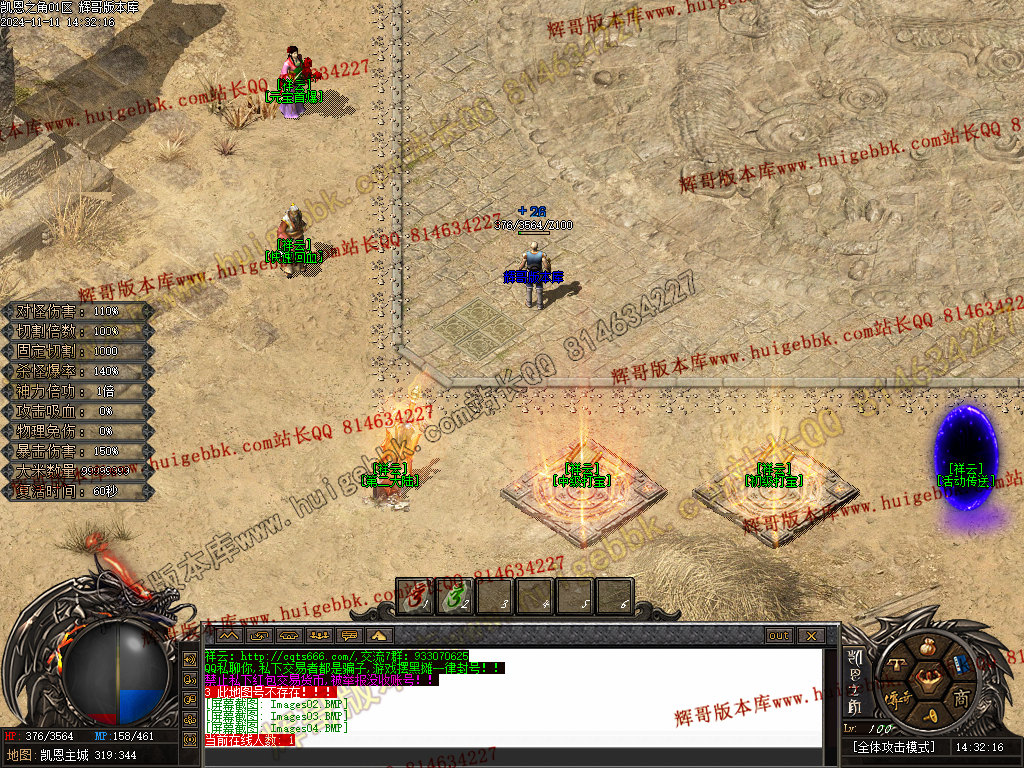Viewport: 1024px width, 768px height.
Task: Open the blue book skills icon
Action: point(961,664)
